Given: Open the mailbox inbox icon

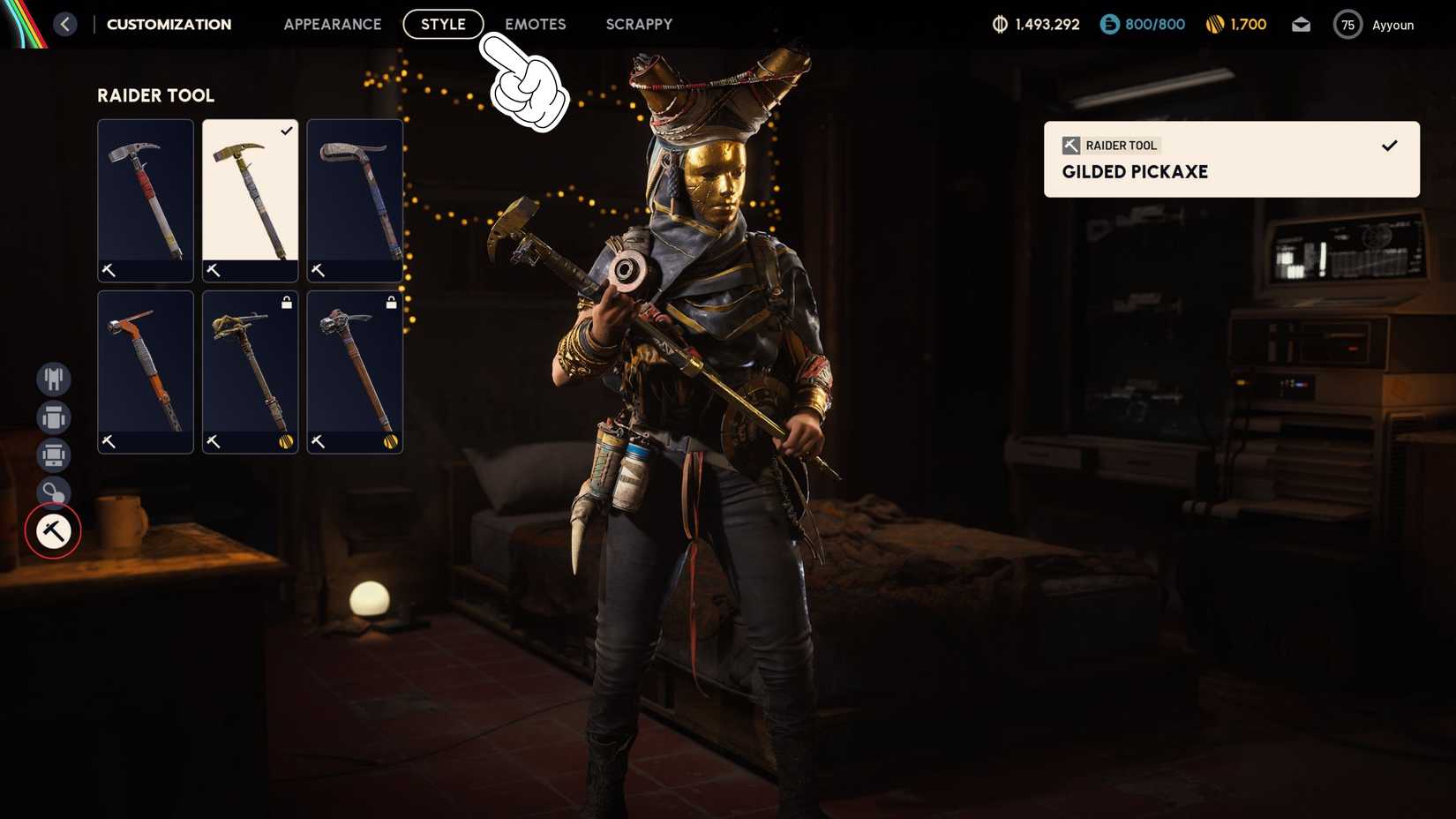Looking at the screenshot, I should point(1300,25).
